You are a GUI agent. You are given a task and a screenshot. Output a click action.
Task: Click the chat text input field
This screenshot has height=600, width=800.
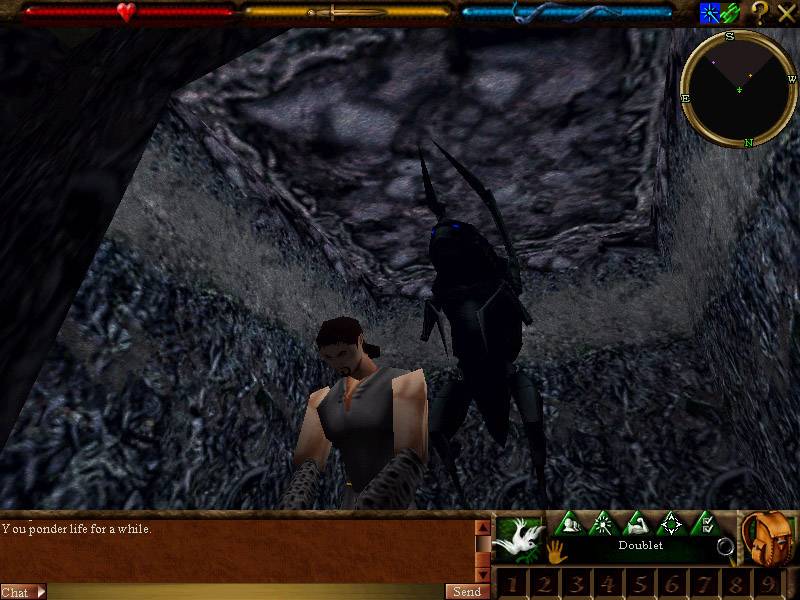point(245,591)
